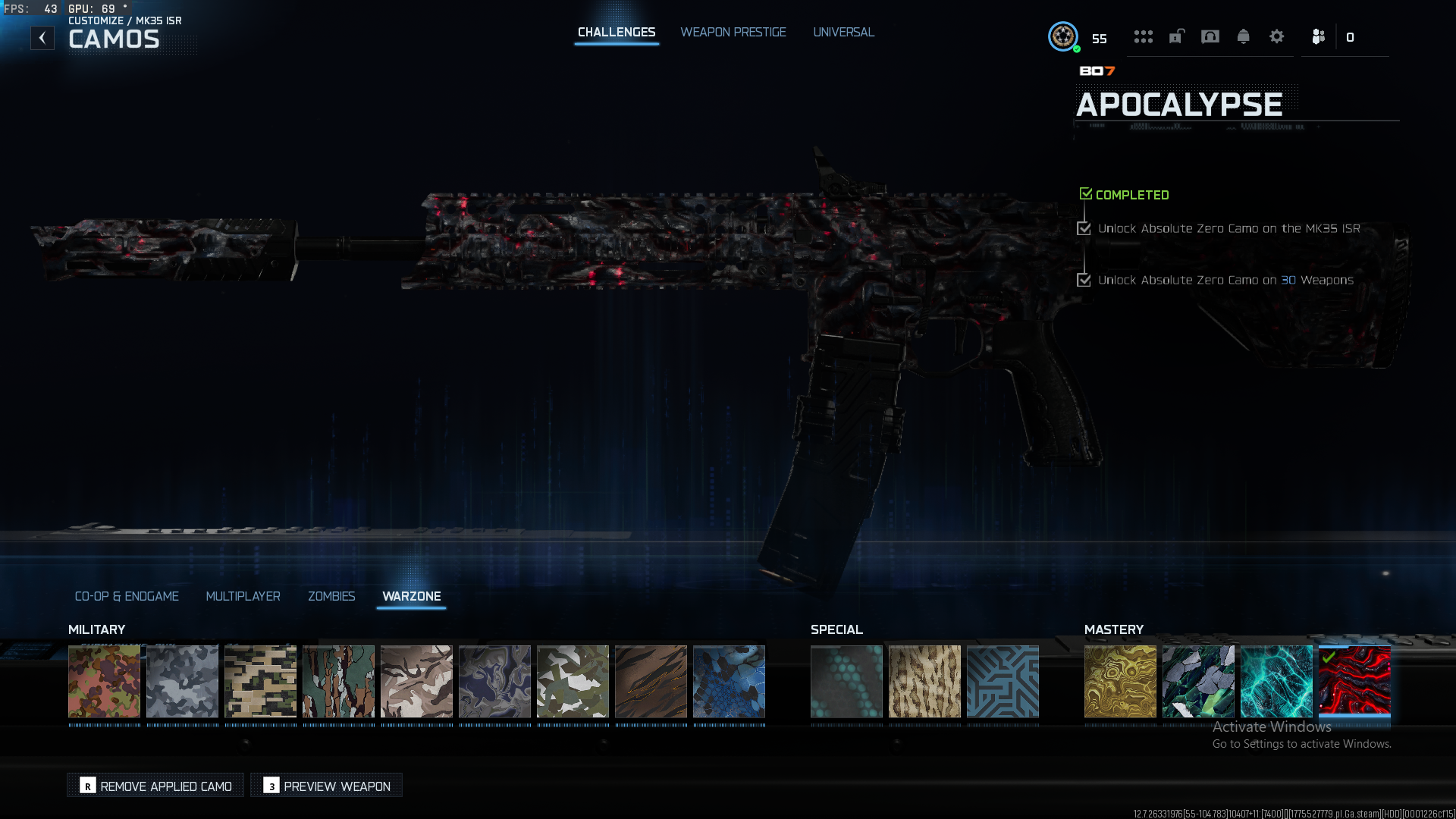Image resolution: width=1456 pixels, height=819 pixels.
Task: Remove the applied camo
Action: point(156,786)
